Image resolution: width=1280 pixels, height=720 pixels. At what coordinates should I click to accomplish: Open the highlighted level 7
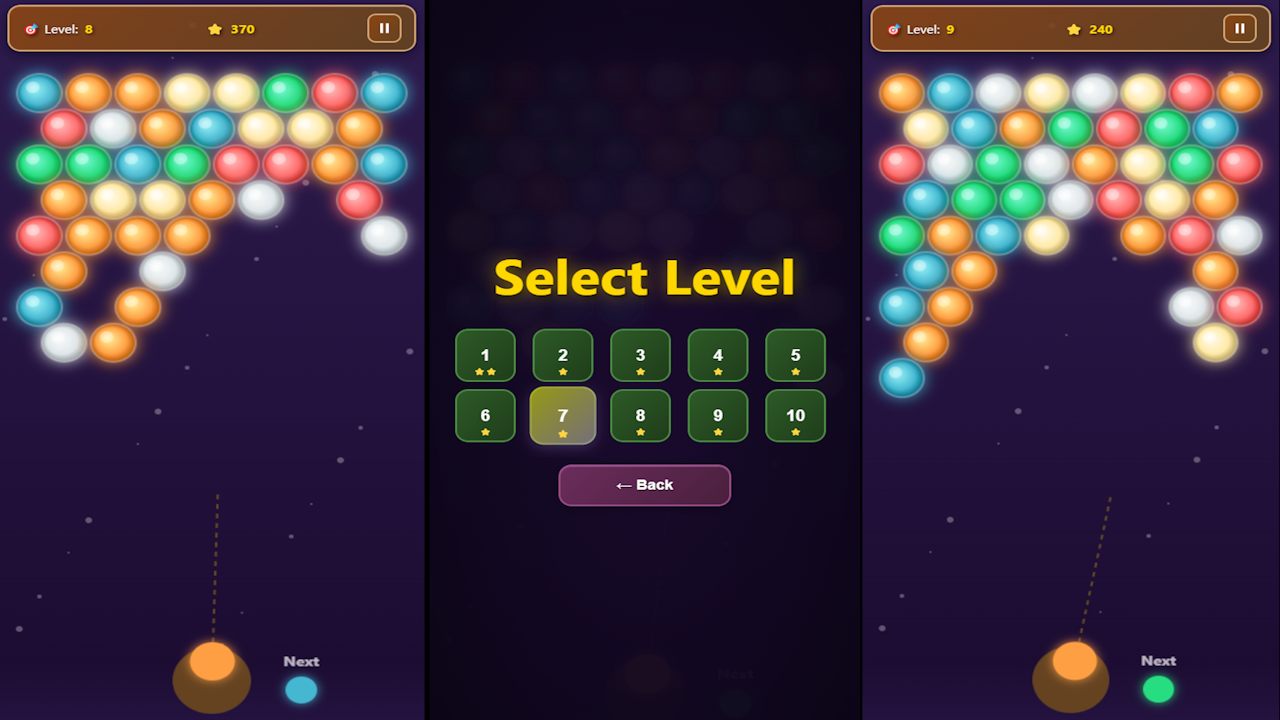562,415
